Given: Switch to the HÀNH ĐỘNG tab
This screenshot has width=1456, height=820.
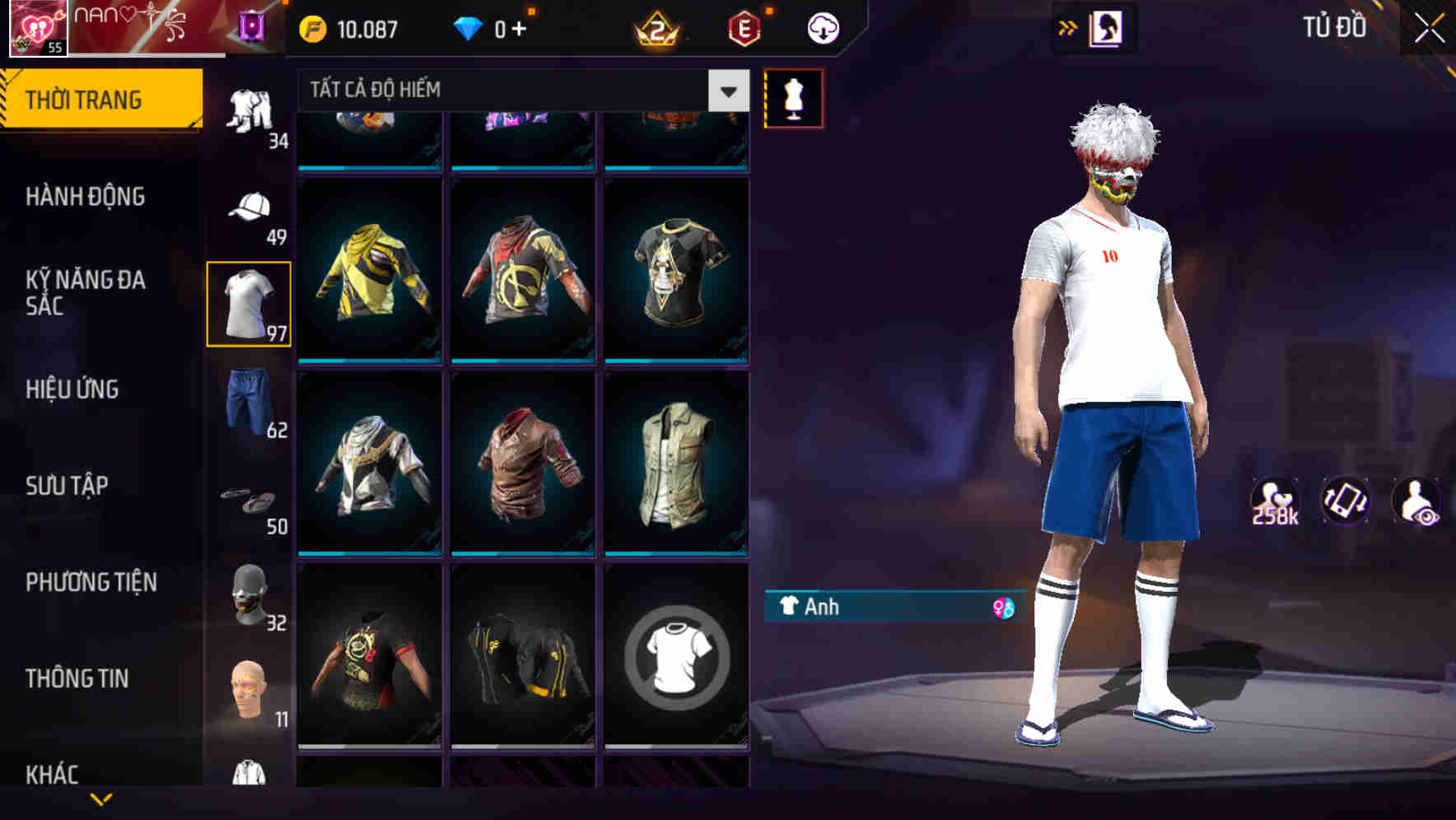Looking at the screenshot, I should (x=85, y=197).
